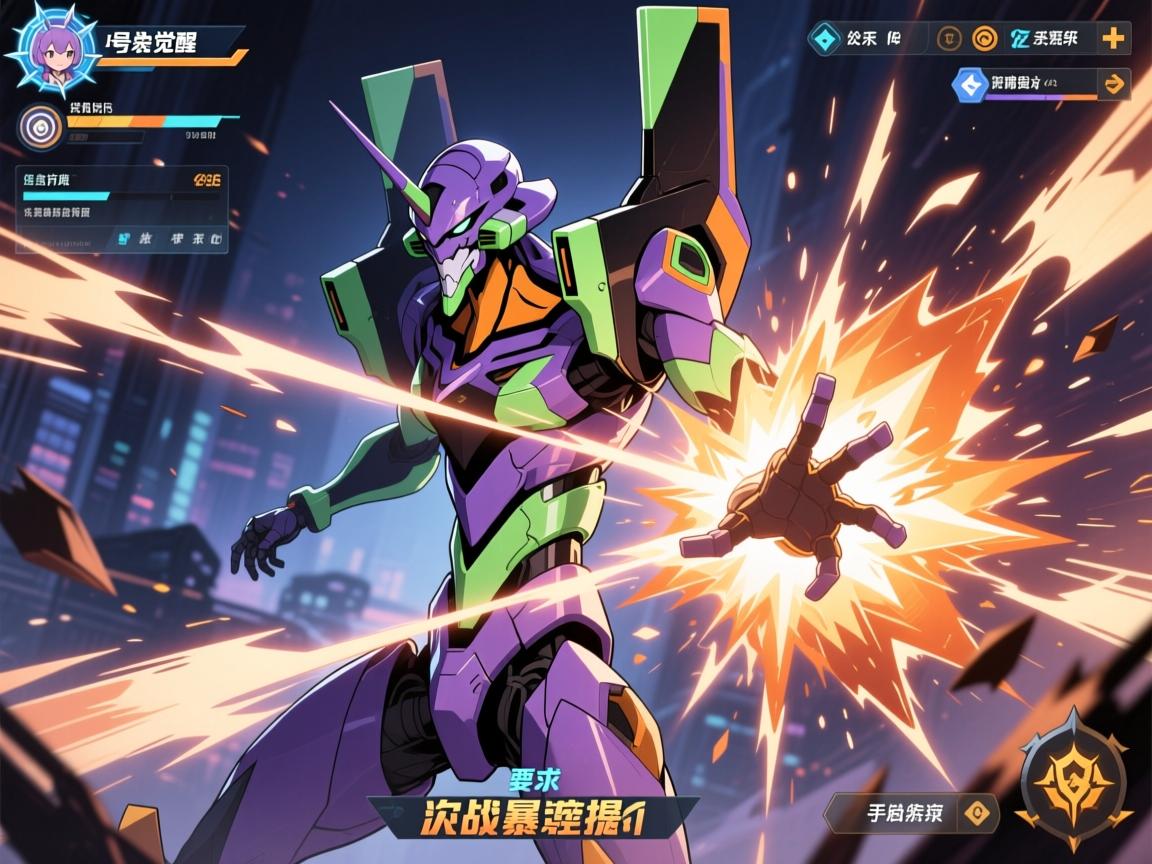Click the pill-shaped button beside the crest

pyautogui.click(x=910, y=813)
